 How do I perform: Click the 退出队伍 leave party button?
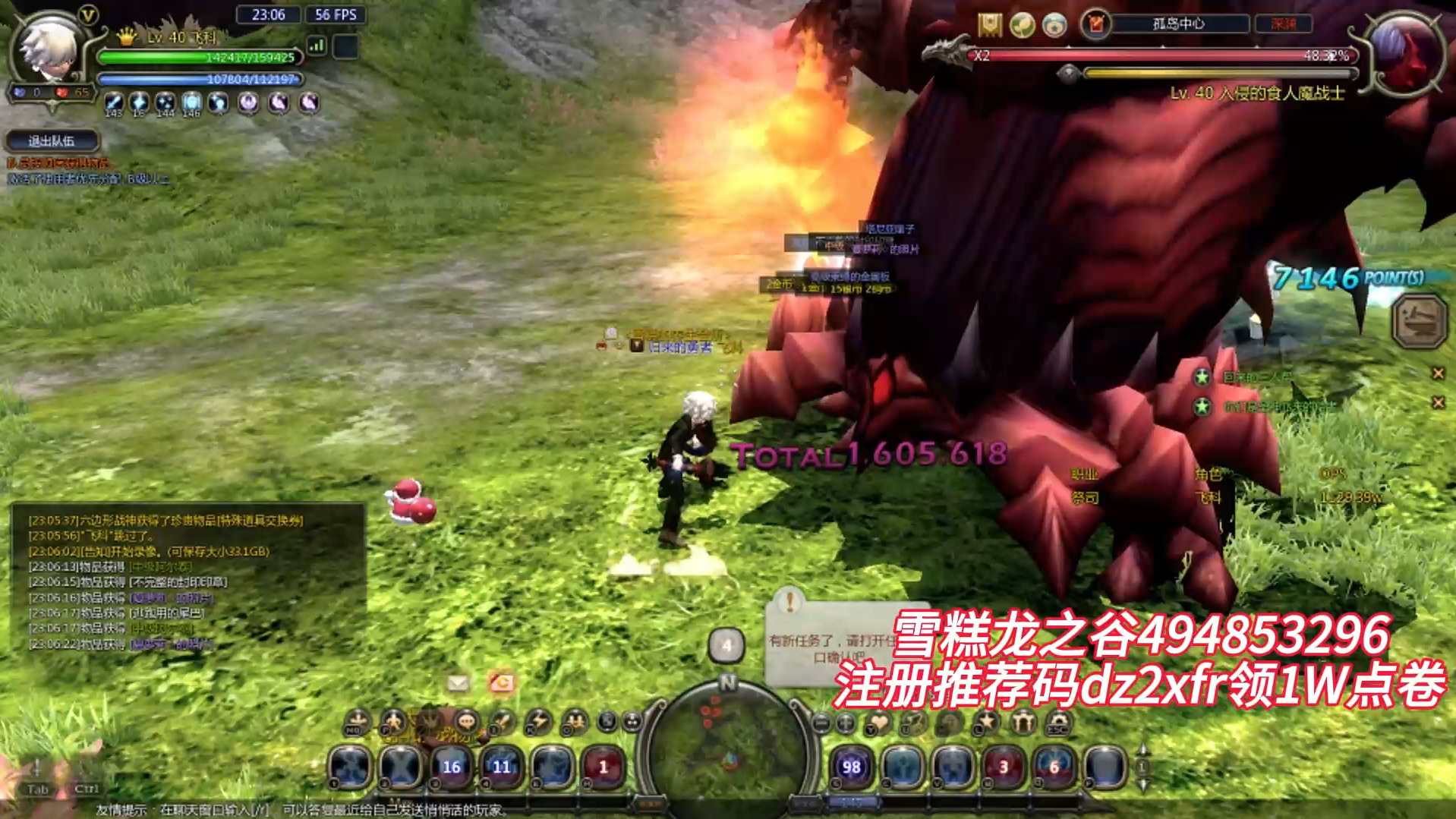(x=52, y=141)
